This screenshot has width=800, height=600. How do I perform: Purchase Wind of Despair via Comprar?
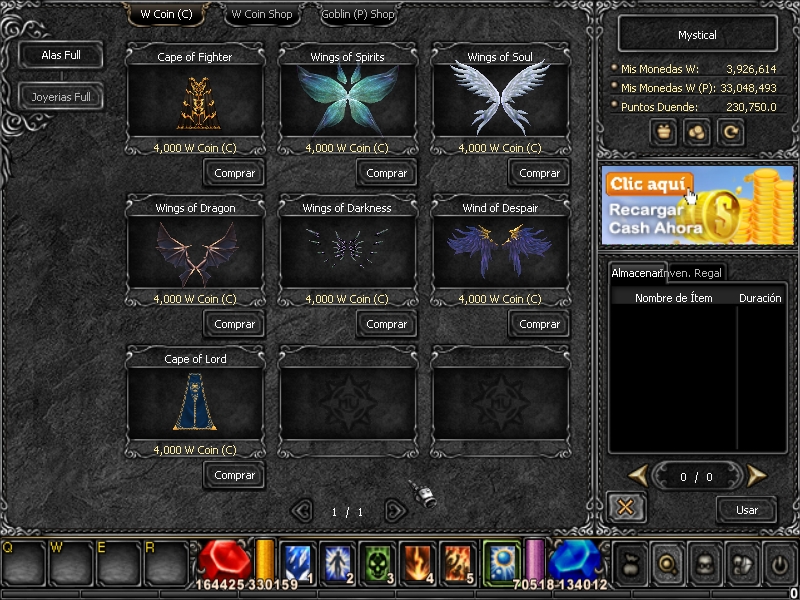(540, 324)
